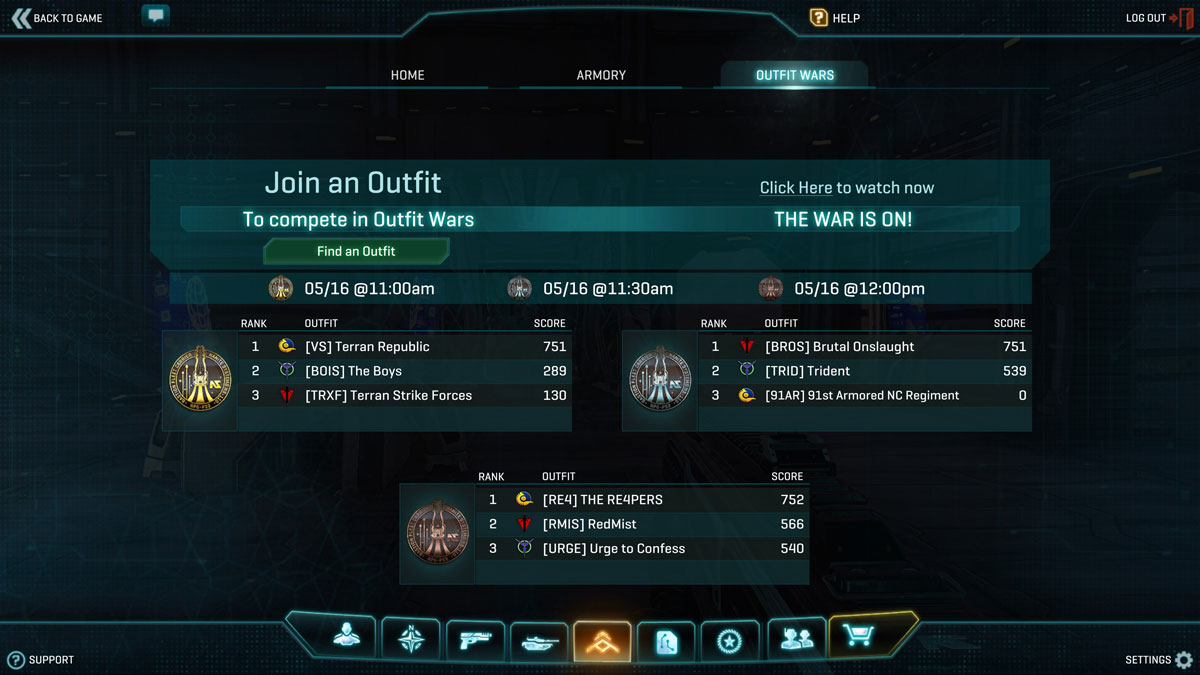The height and width of the screenshot is (675, 1200).
Task: Open the Help menu
Action: [x=834, y=18]
